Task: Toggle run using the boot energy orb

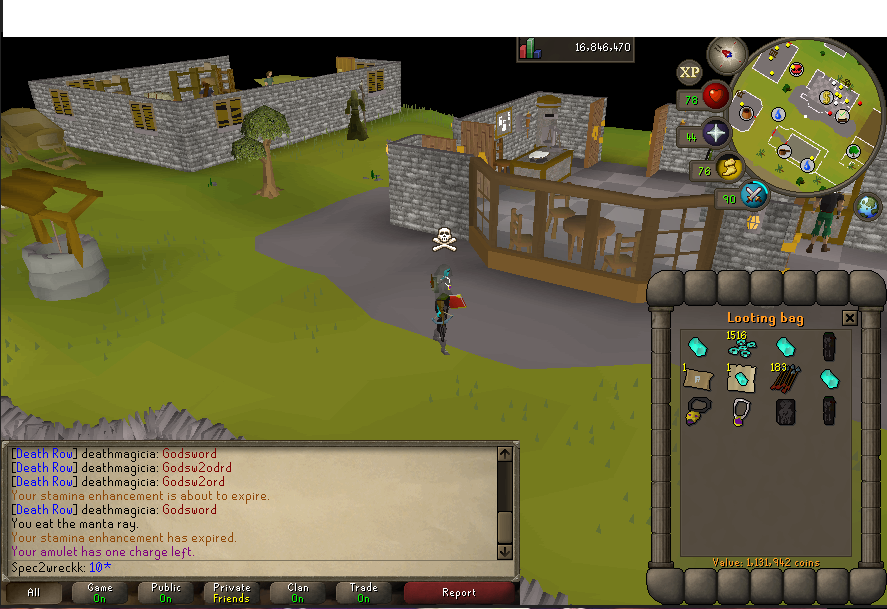Action: click(x=727, y=167)
